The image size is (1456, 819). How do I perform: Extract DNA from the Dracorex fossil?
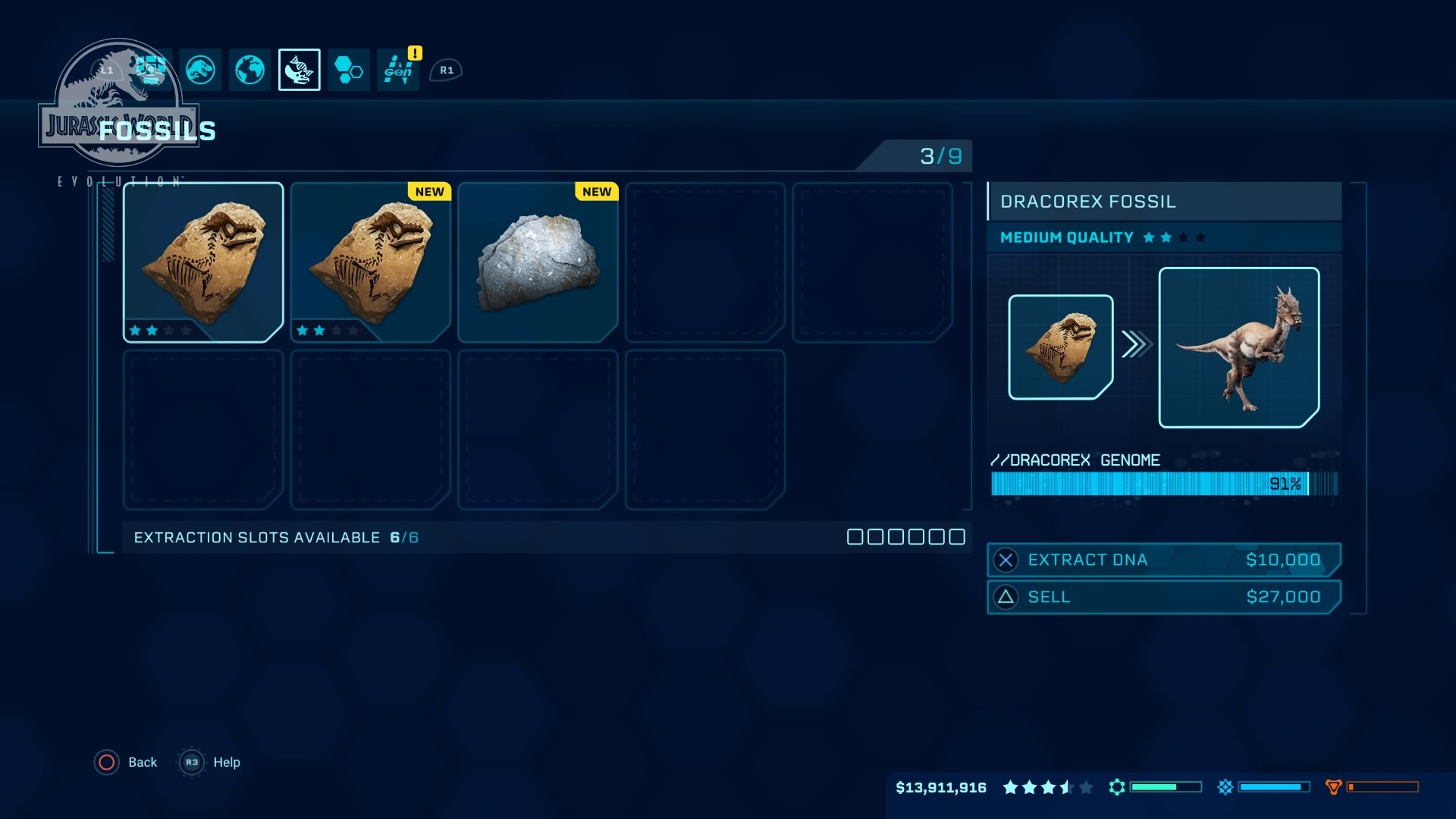click(x=1163, y=560)
